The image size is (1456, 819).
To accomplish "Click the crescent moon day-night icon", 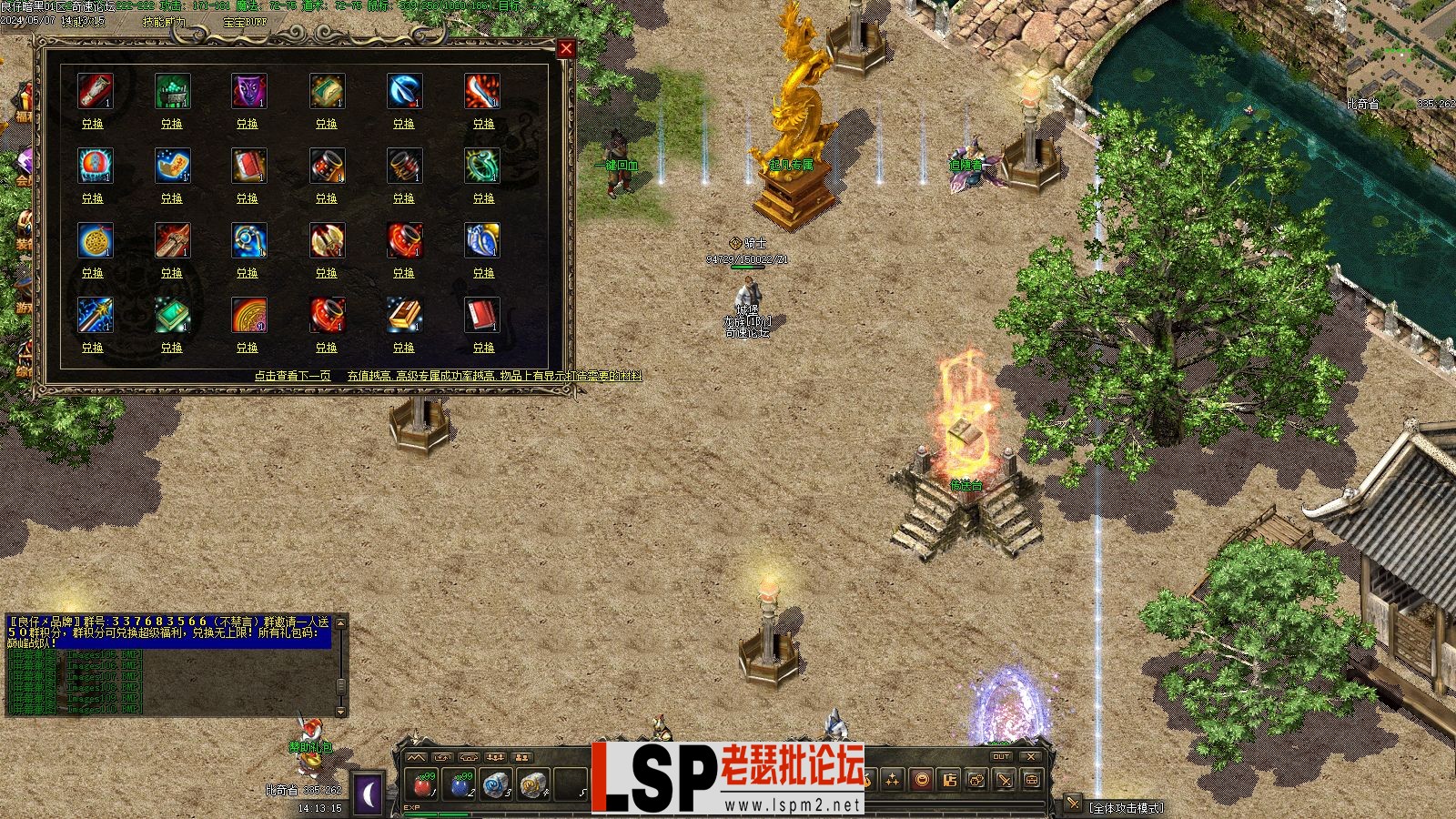I will pyautogui.click(x=369, y=794).
